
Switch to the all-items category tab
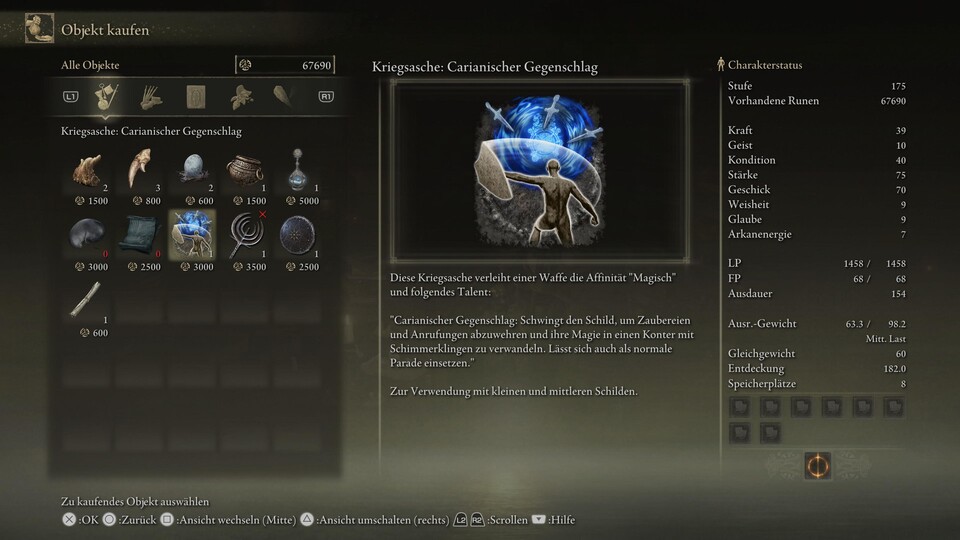pyautogui.click(x=103, y=97)
